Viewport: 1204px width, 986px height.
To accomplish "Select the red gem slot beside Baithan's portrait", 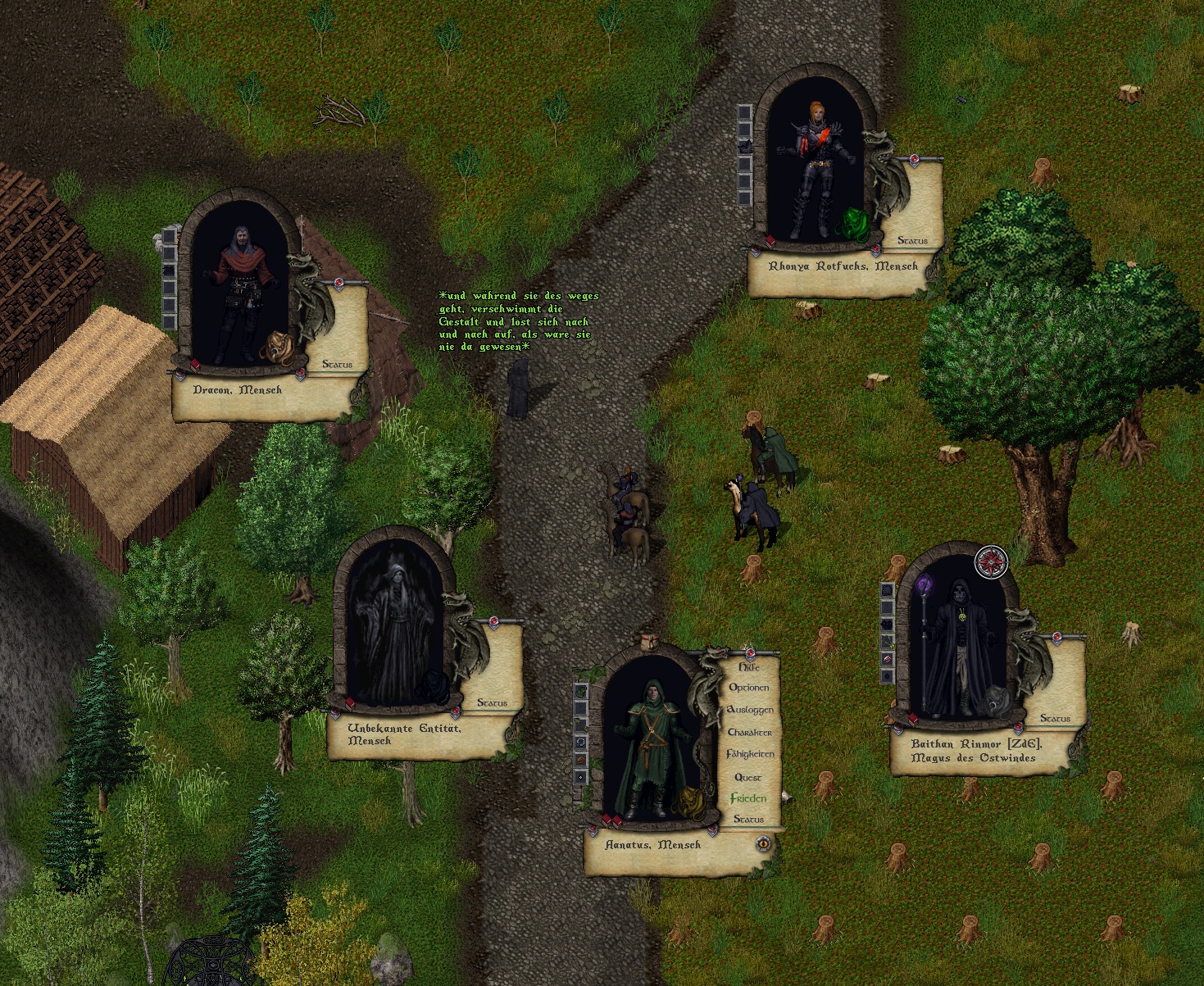I will [x=888, y=659].
